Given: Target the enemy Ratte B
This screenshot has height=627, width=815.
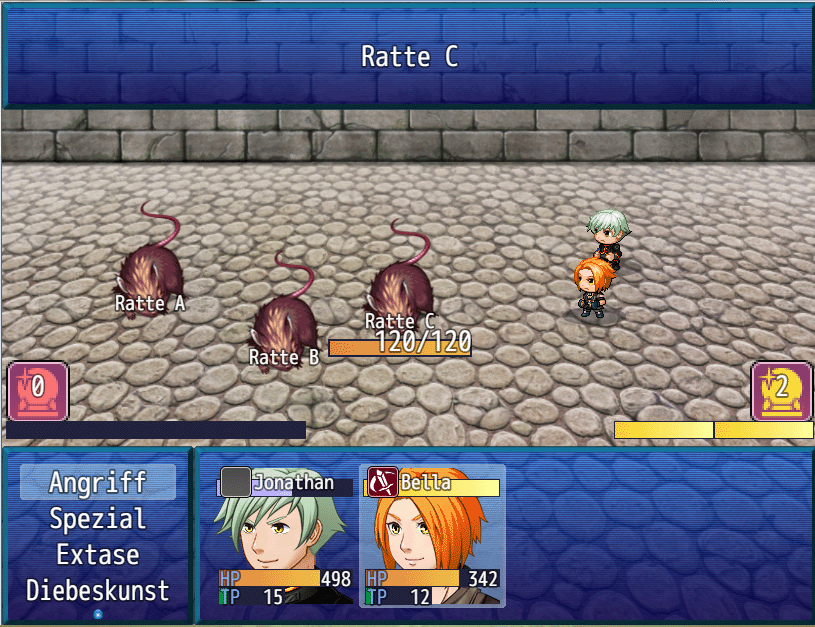Looking at the screenshot, I should (284, 322).
